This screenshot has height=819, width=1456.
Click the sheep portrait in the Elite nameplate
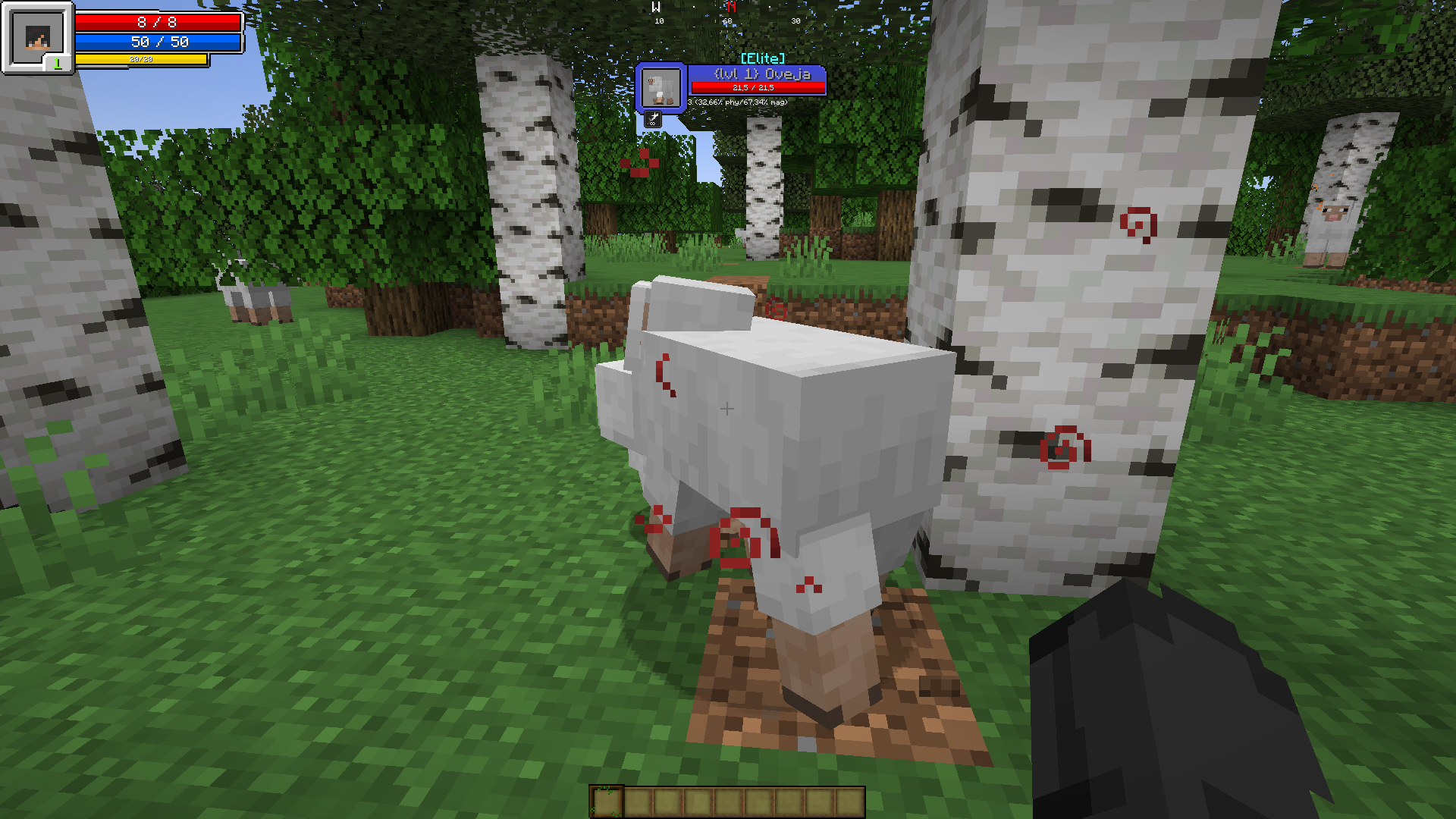[x=661, y=87]
